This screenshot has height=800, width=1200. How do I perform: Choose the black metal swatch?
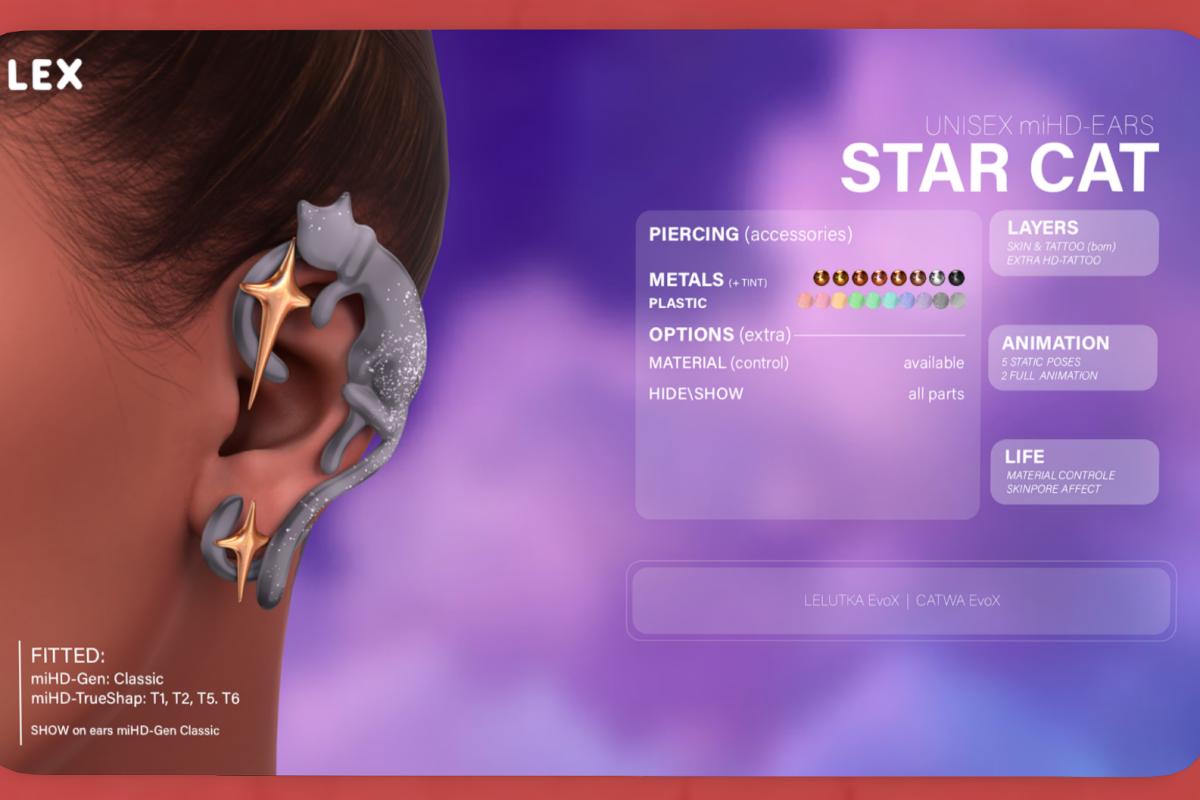tap(956, 278)
